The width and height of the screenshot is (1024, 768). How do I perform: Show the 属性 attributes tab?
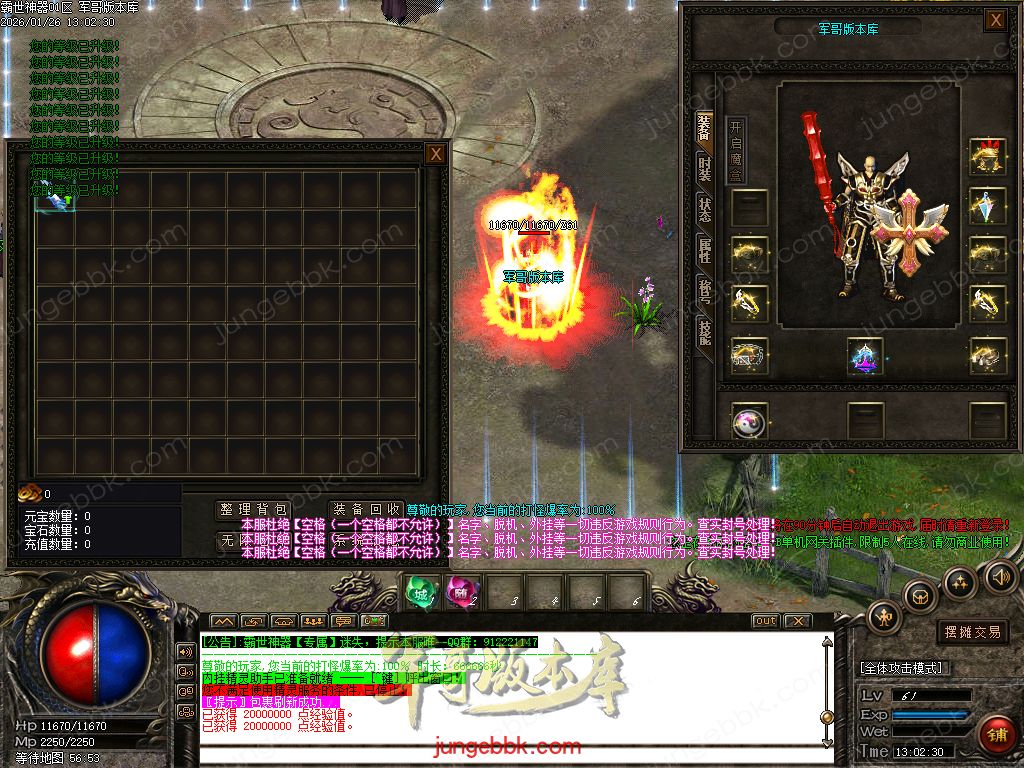tap(705, 250)
